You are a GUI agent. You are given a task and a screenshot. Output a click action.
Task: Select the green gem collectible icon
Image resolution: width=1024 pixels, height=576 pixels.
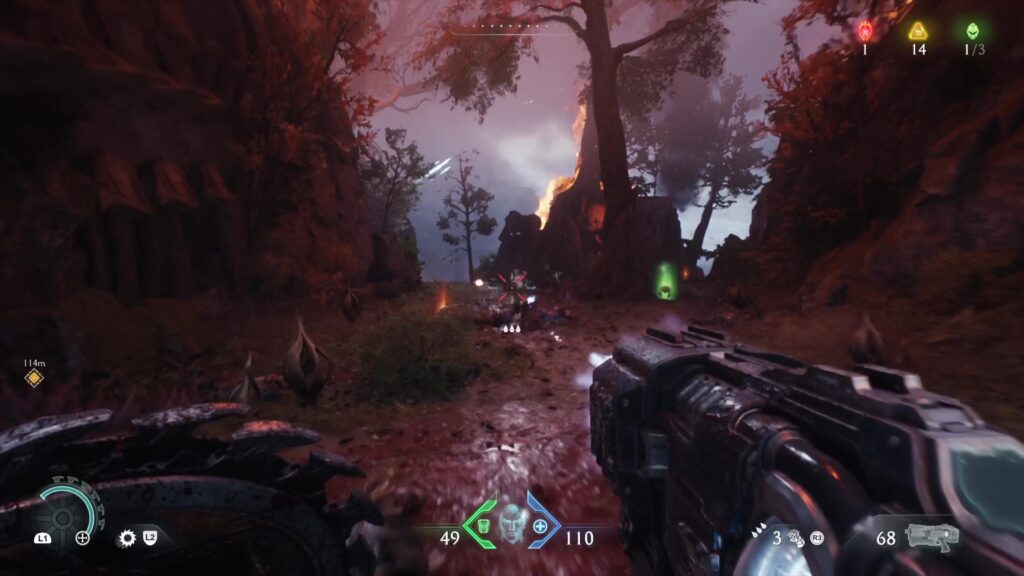pyautogui.click(x=971, y=30)
